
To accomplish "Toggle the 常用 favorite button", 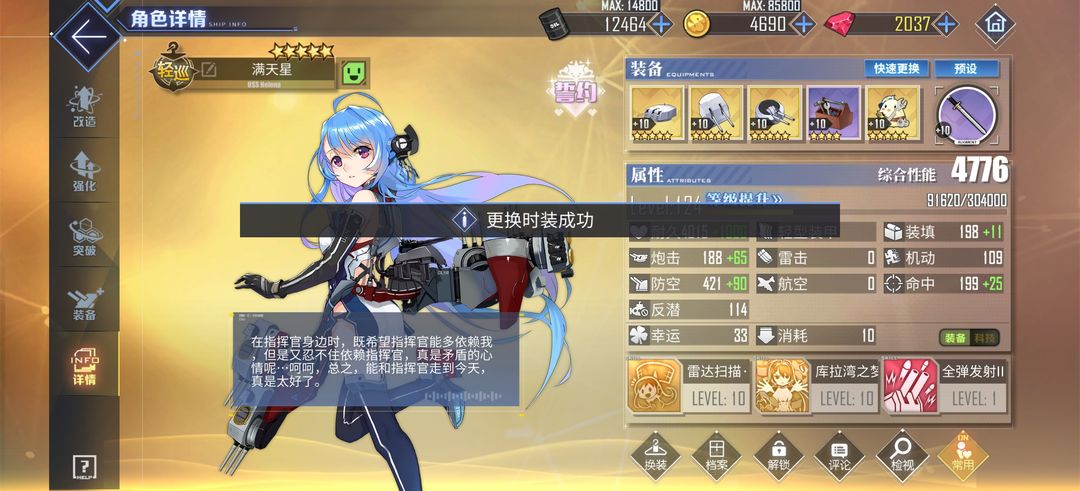I will tap(963, 456).
